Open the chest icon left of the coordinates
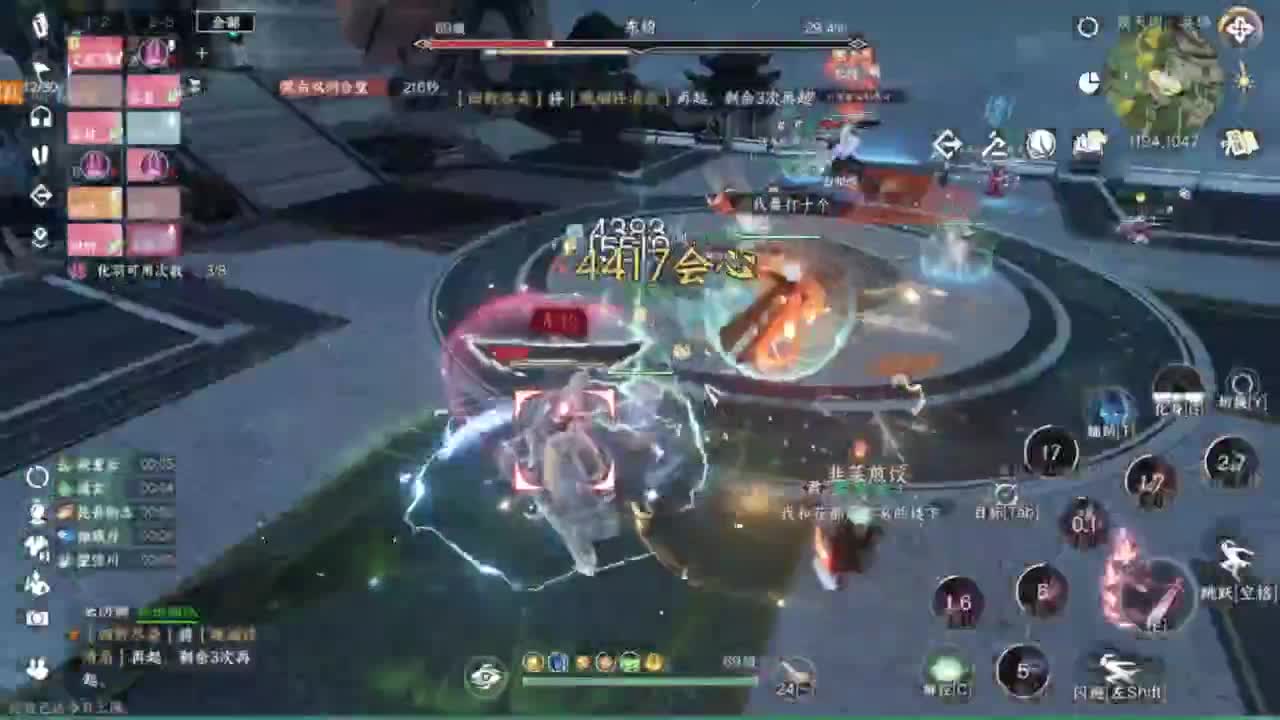1280x720 pixels. coord(1090,143)
